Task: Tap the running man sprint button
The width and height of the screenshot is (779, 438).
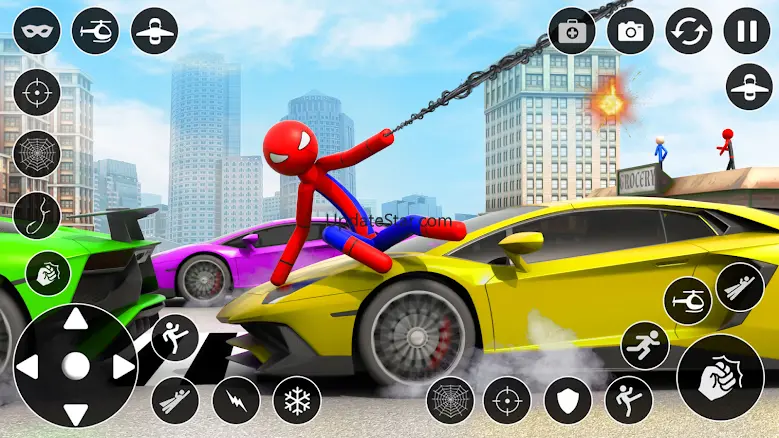Action: (645, 345)
